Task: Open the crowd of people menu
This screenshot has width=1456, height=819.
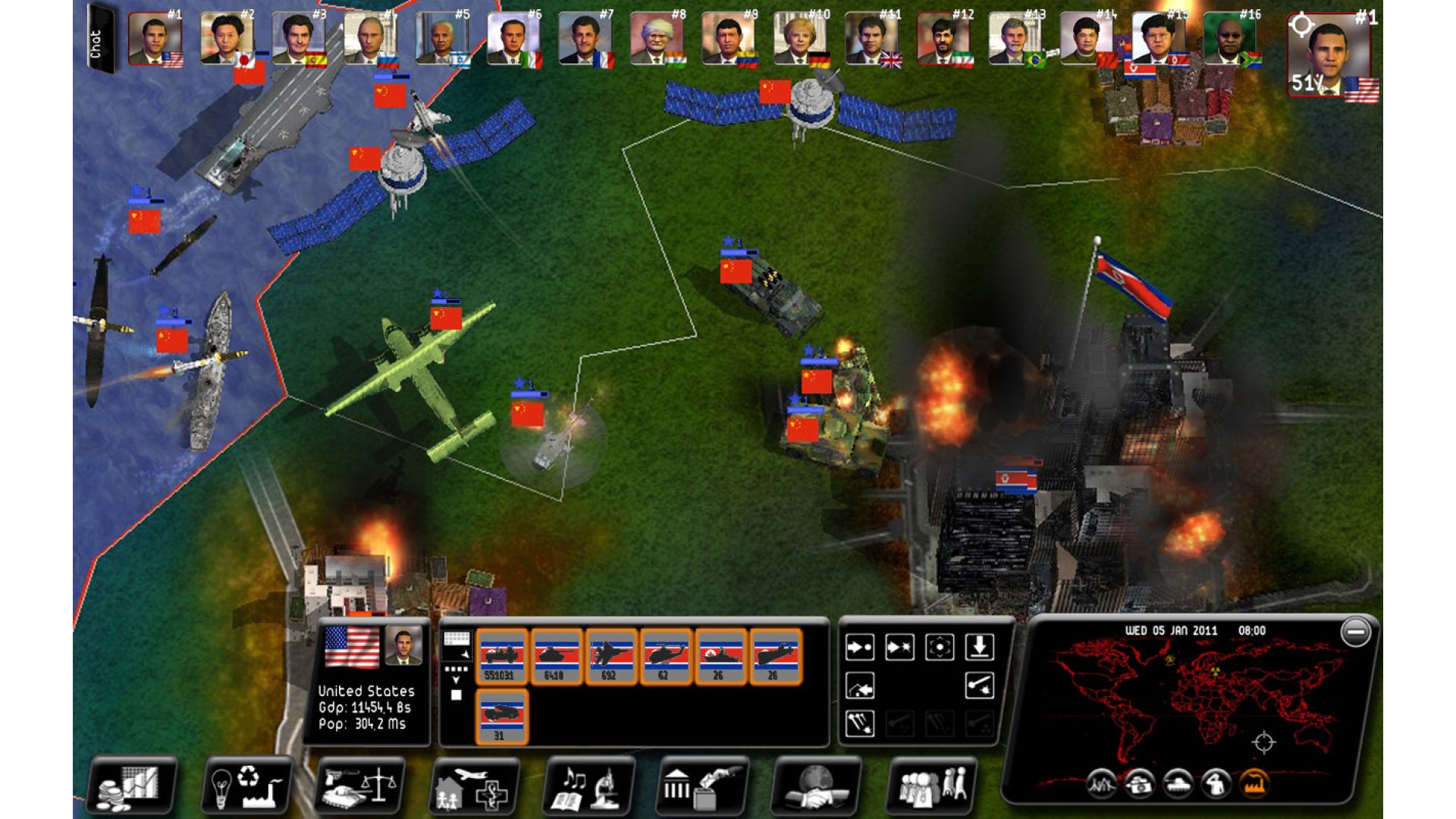Action: coord(931,786)
